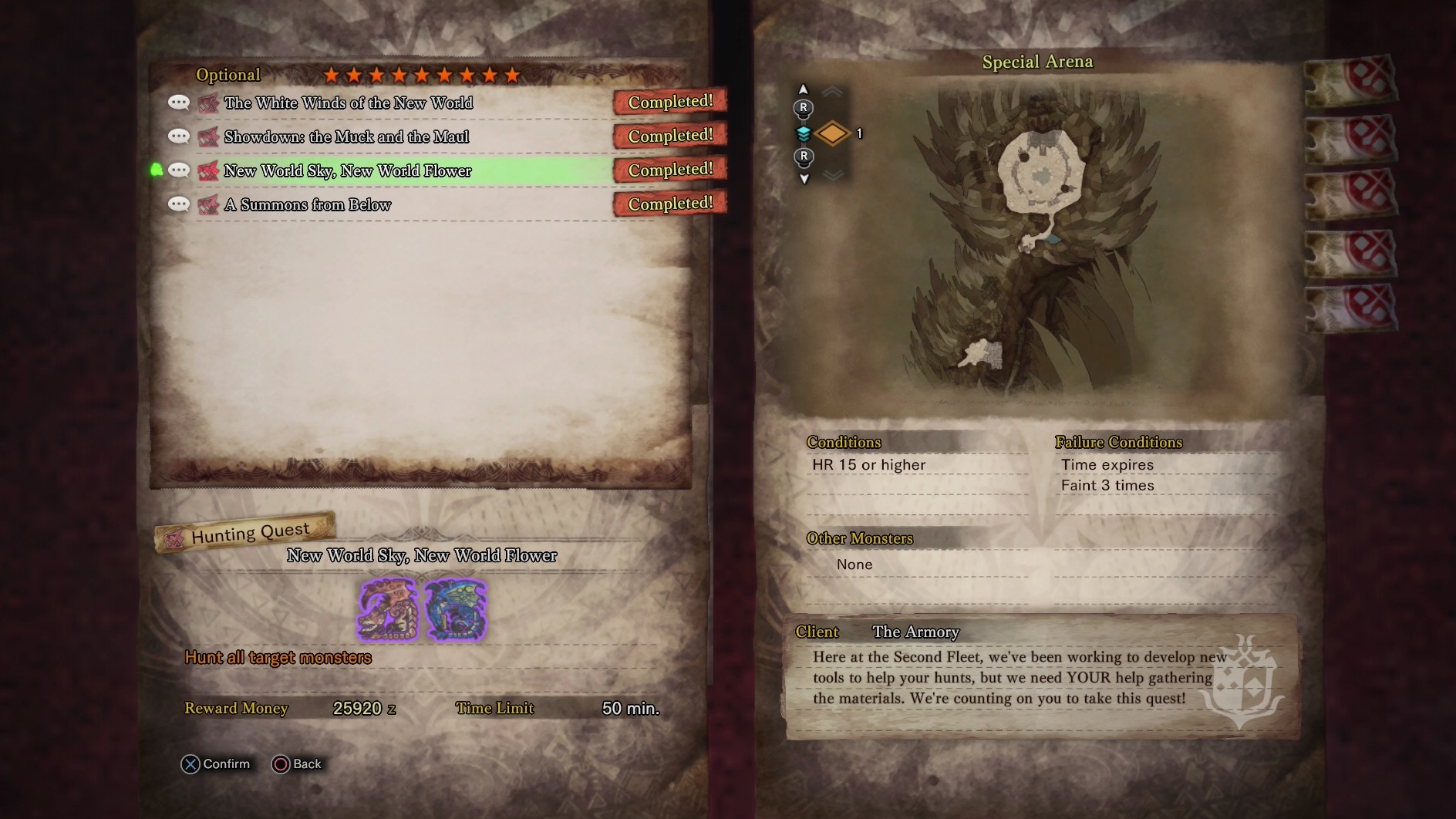Pick the A Summons from Below quest
This screenshot has height=819, width=1456.
coord(308,205)
